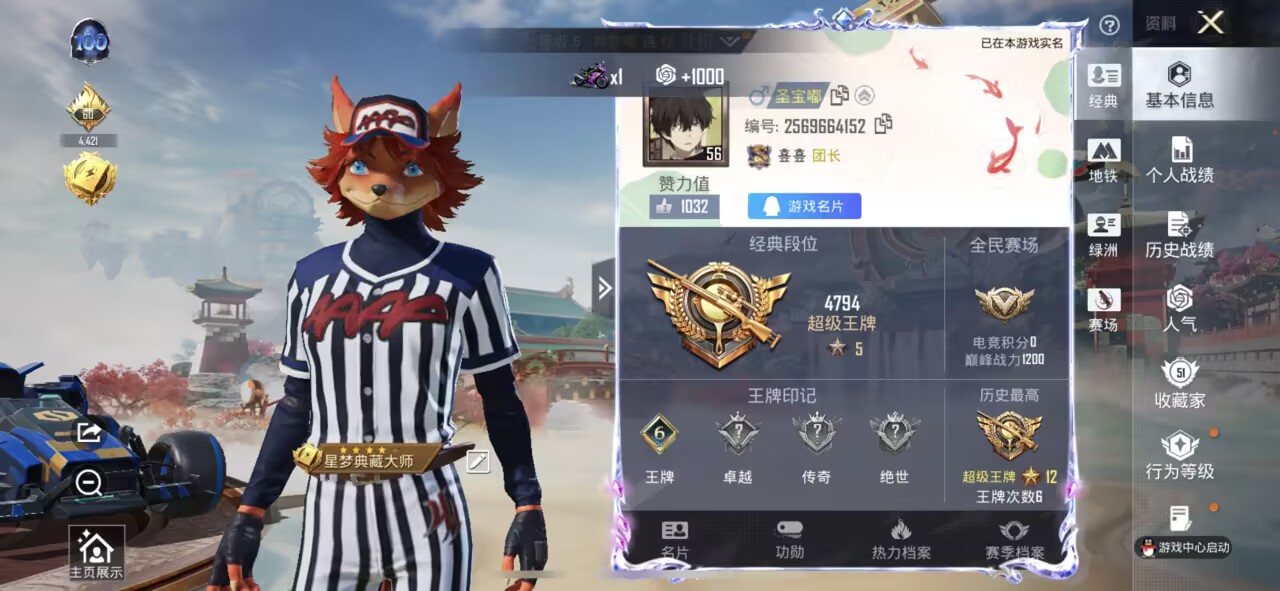
Task: Open the 游戏名片 game card button
Action: coord(804,206)
